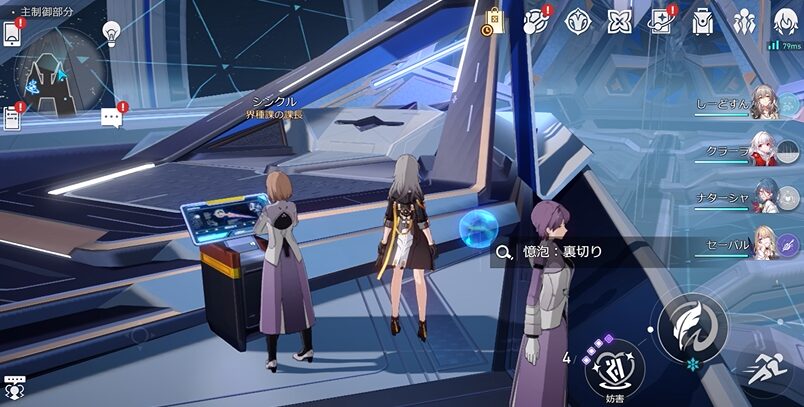Image resolution: width=804 pixels, height=407 pixels.
Task: Open the chat speech bubble
Action: [112, 117]
